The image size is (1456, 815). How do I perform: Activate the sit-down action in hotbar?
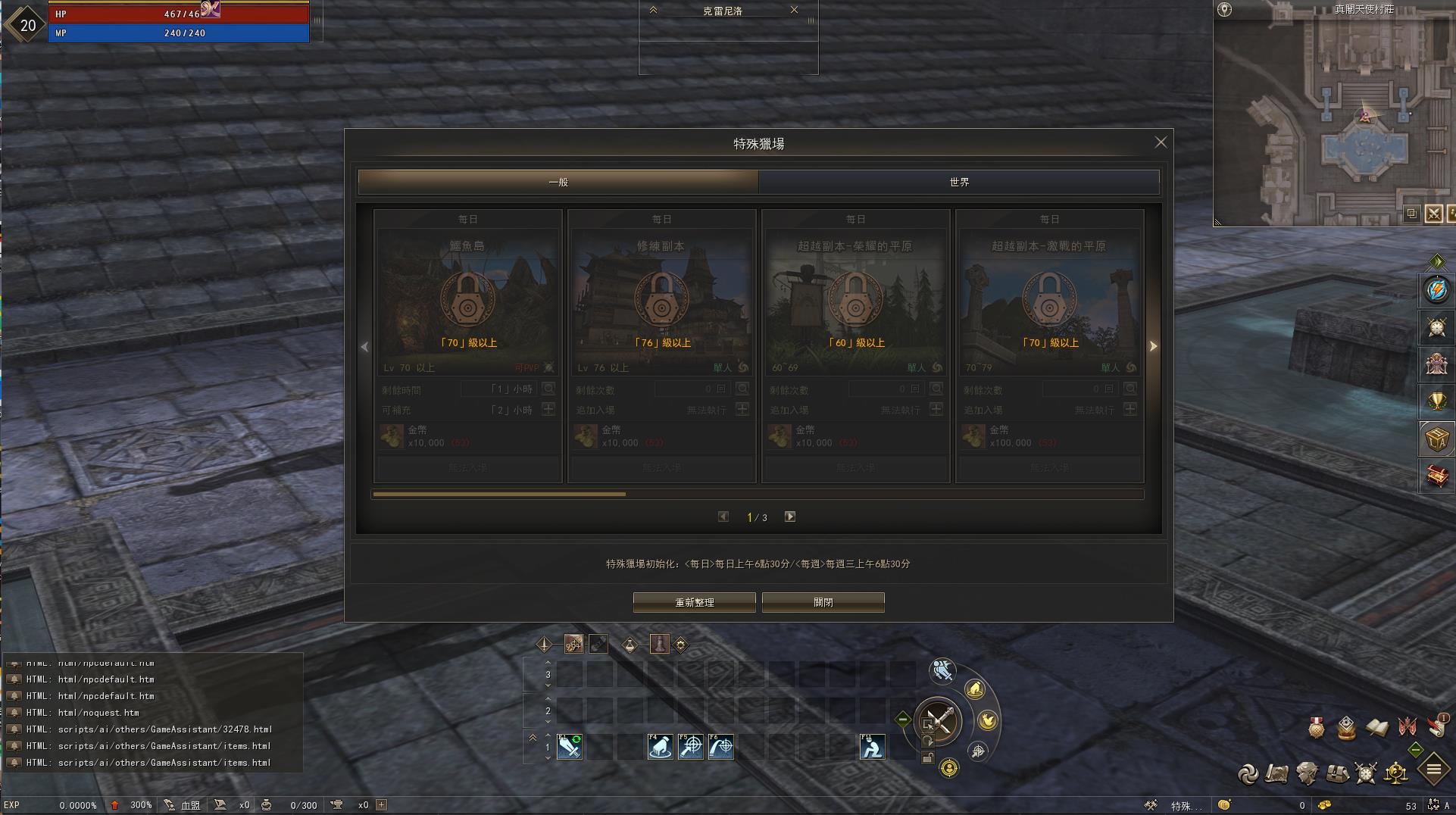872,747
